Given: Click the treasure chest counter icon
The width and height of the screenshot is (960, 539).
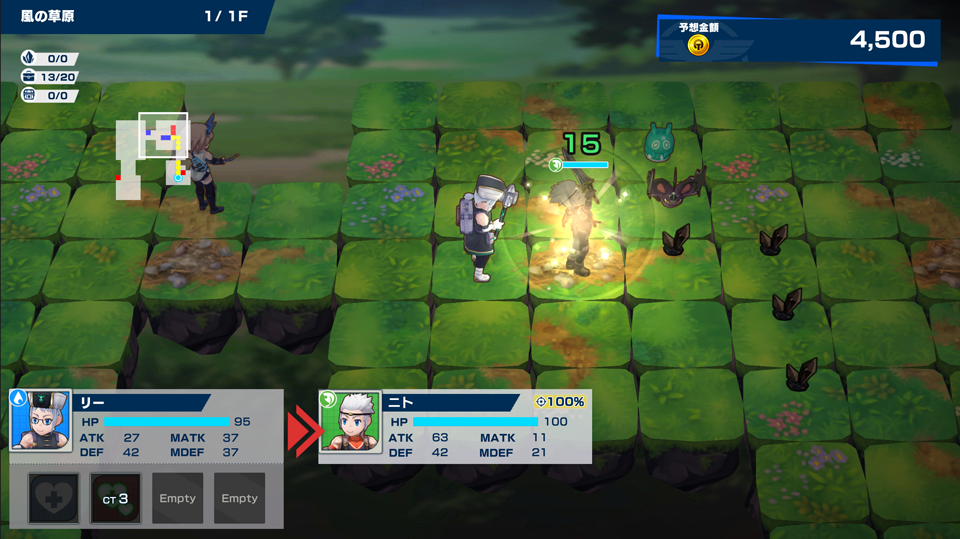Looking at the screenshot, I should [x=30, y=95].
